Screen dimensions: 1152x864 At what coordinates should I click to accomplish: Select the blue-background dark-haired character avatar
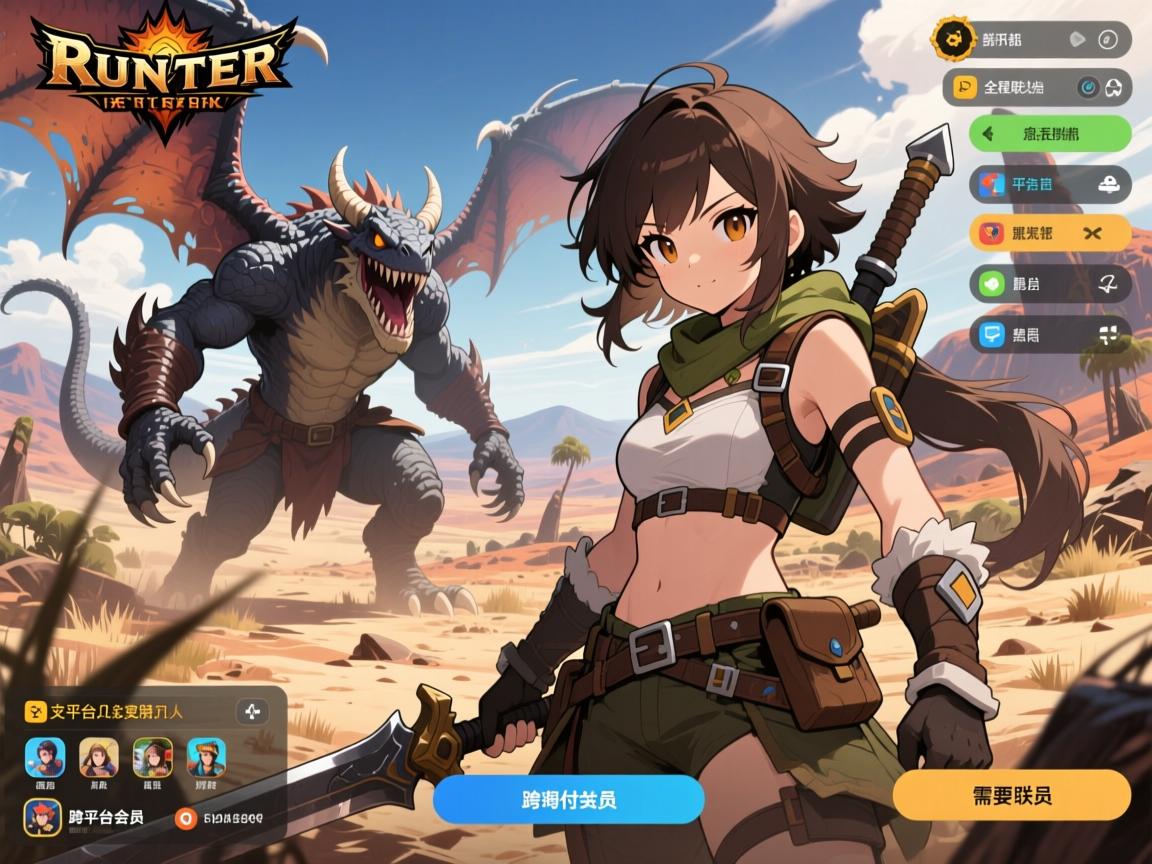tap(45, 757)
